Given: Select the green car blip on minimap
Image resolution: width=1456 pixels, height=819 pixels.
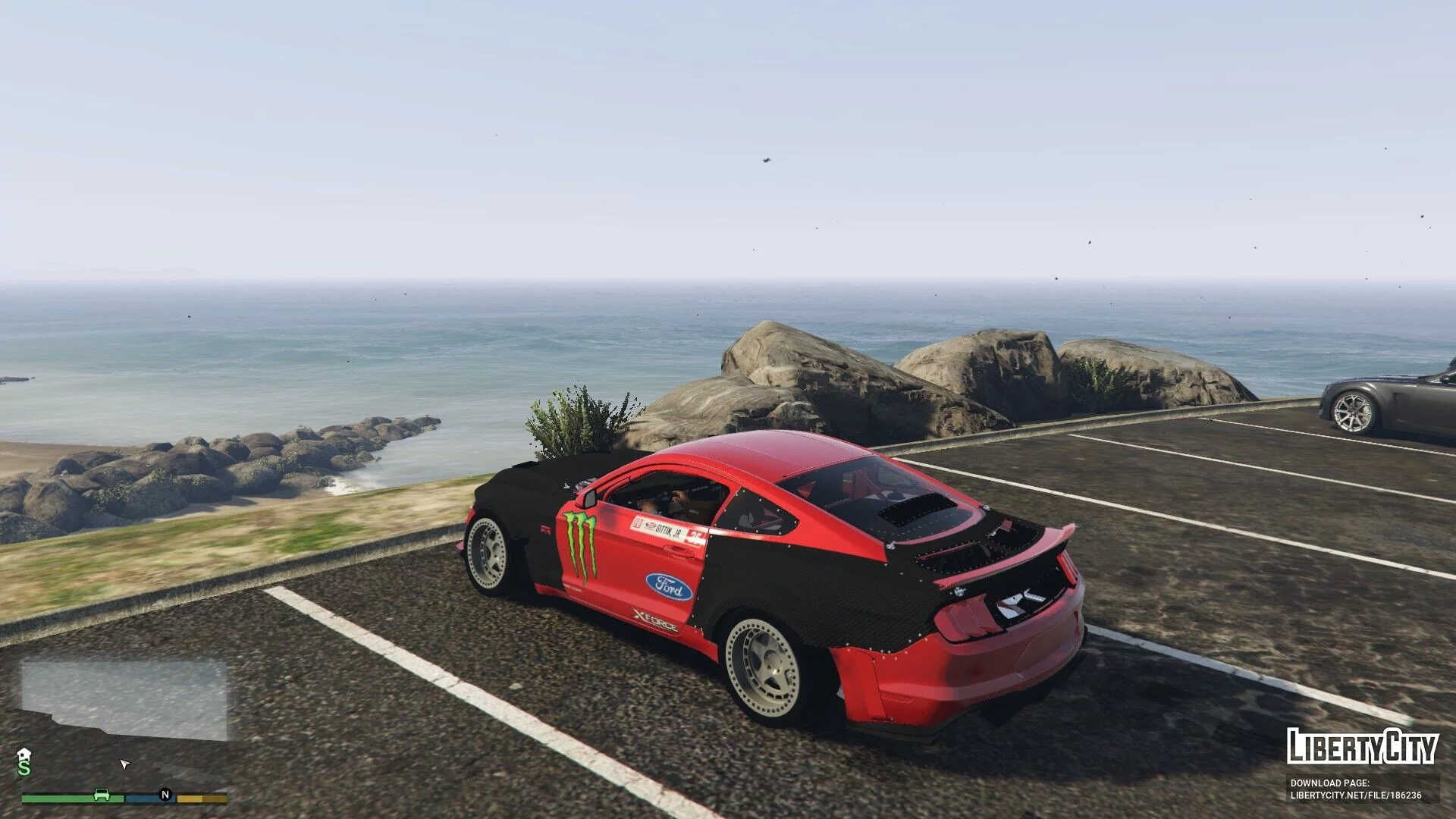Looking at the screenshot, I should (x=101, y=795).
